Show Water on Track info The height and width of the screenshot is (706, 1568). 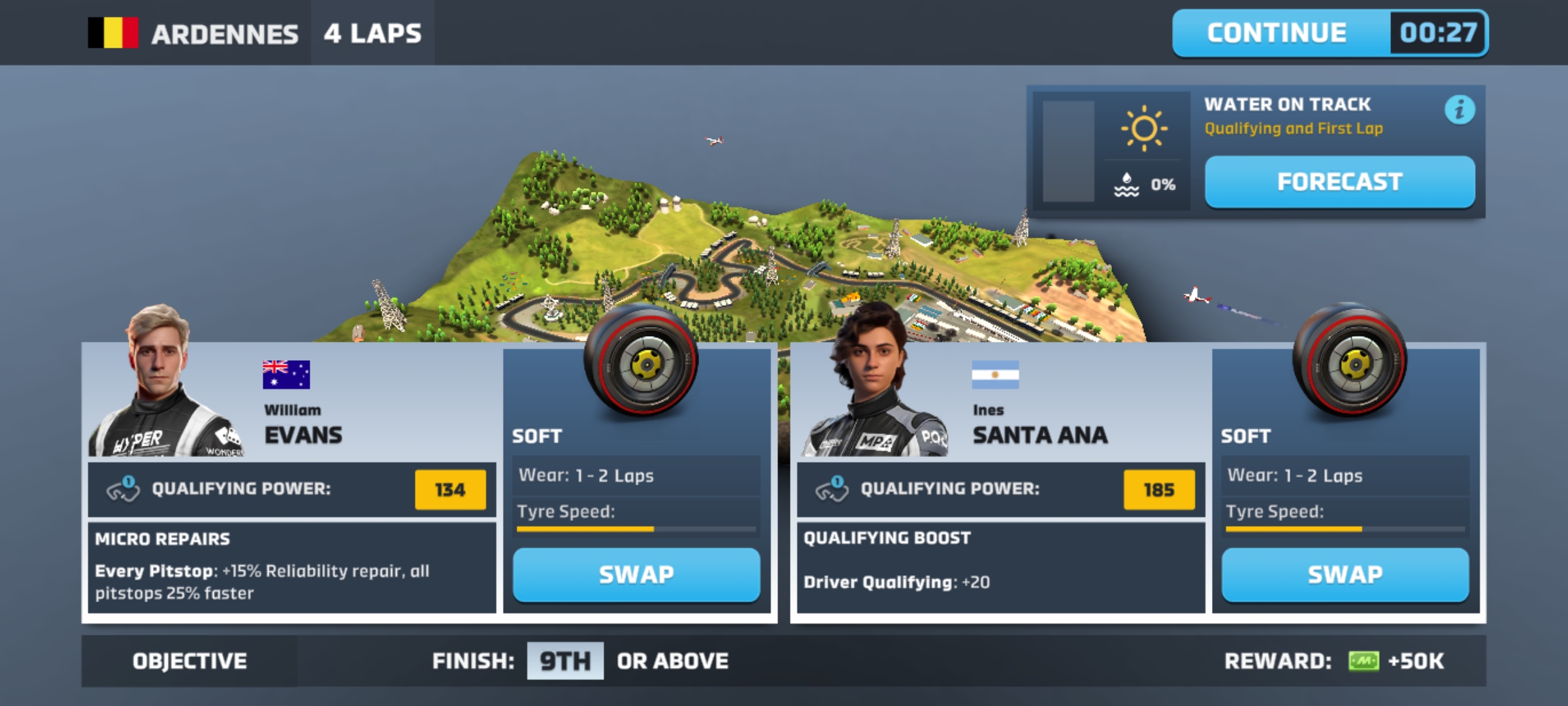click(x=1459, y=109)
